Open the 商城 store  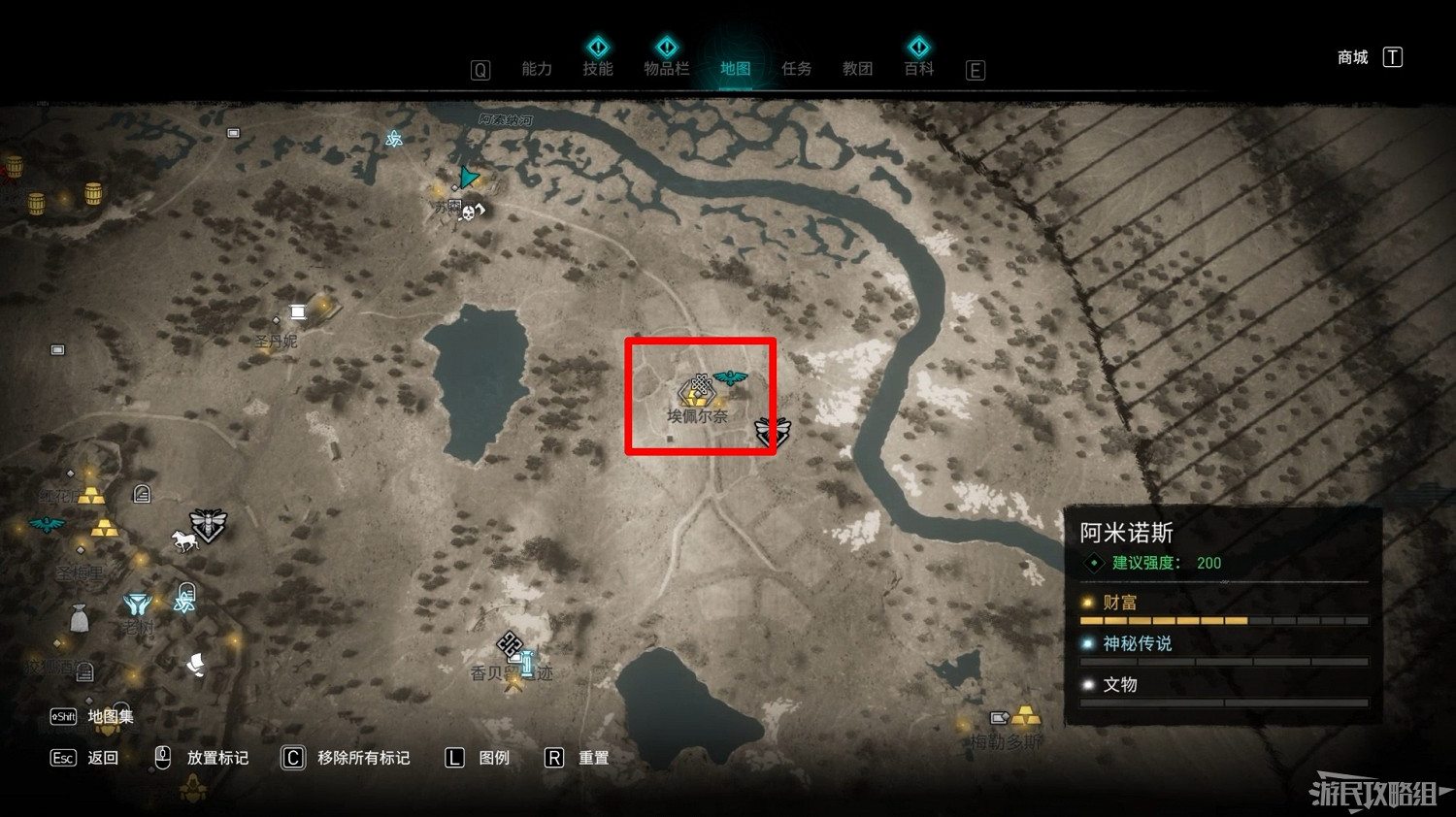[1351, 56]
